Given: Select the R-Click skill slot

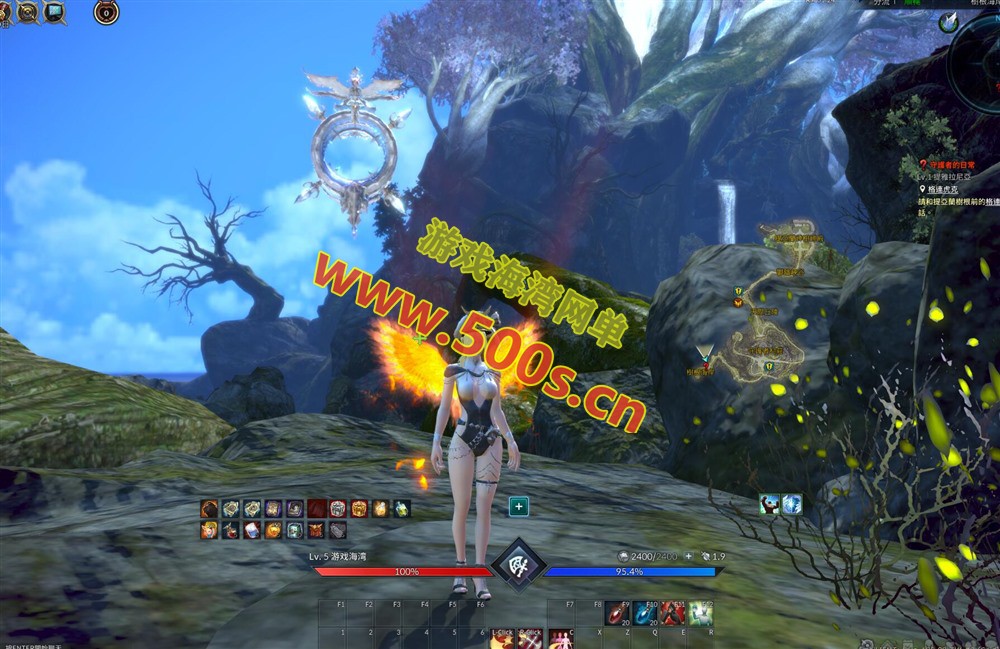Looking at the screenshot, I should [x=530, y=640].
